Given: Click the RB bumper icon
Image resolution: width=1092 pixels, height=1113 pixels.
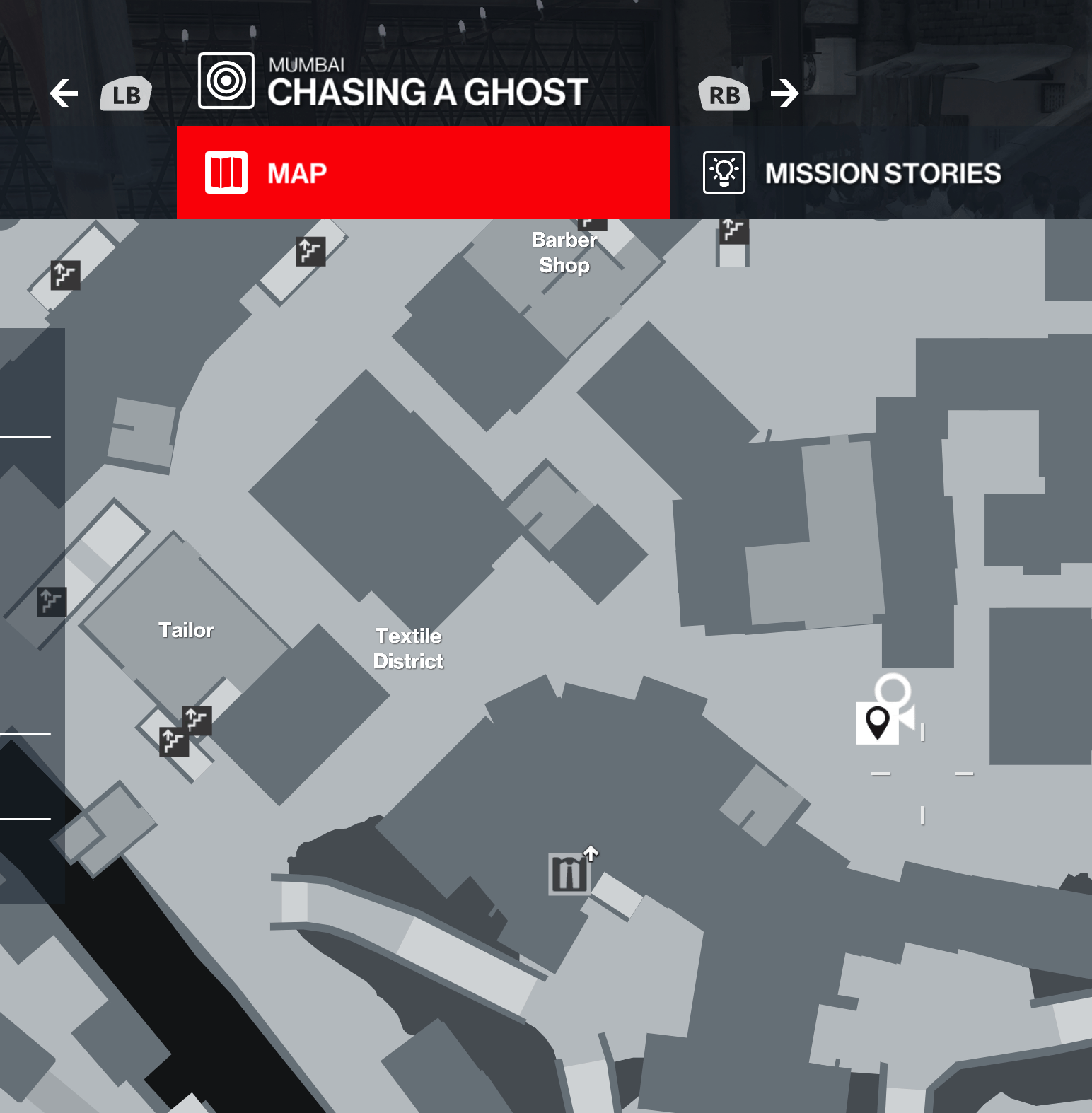Looking at the screenshot, I should 724,93.
